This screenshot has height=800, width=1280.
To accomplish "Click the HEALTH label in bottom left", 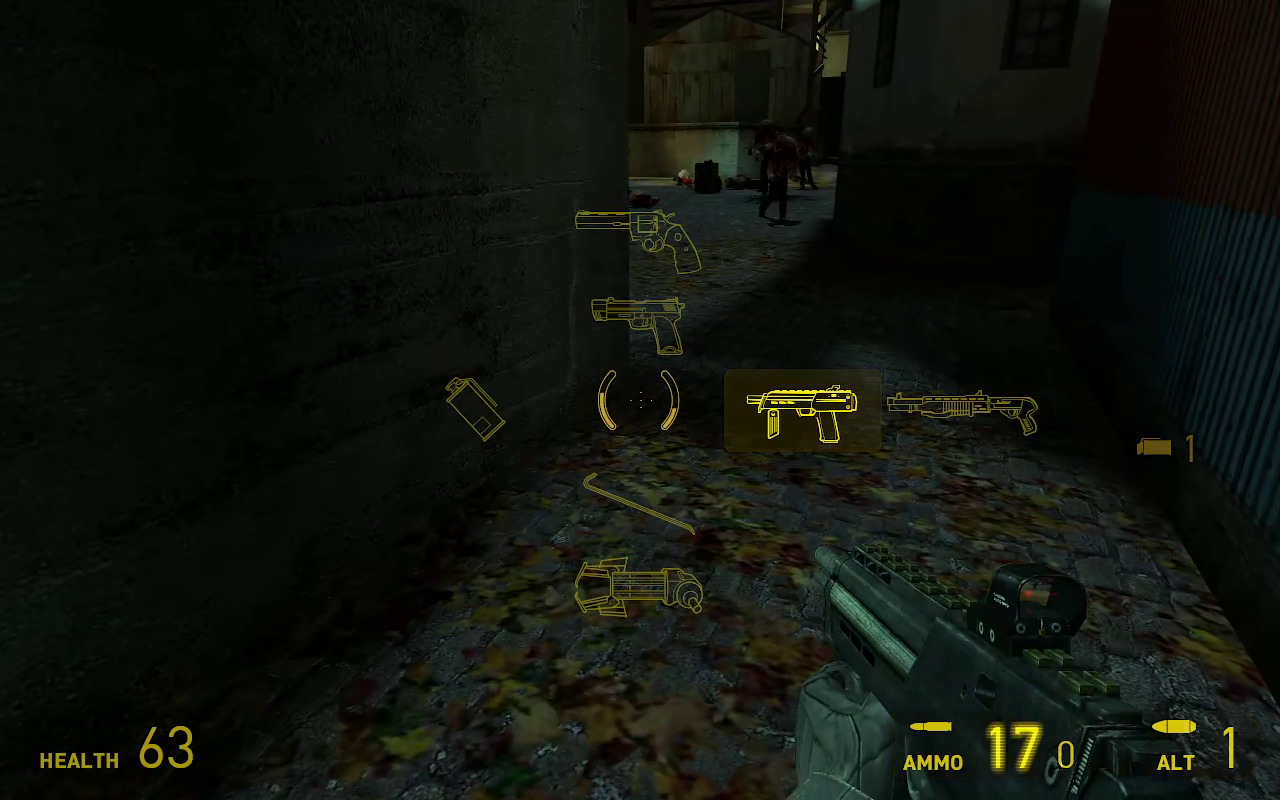I will click(x=78, y=761).
